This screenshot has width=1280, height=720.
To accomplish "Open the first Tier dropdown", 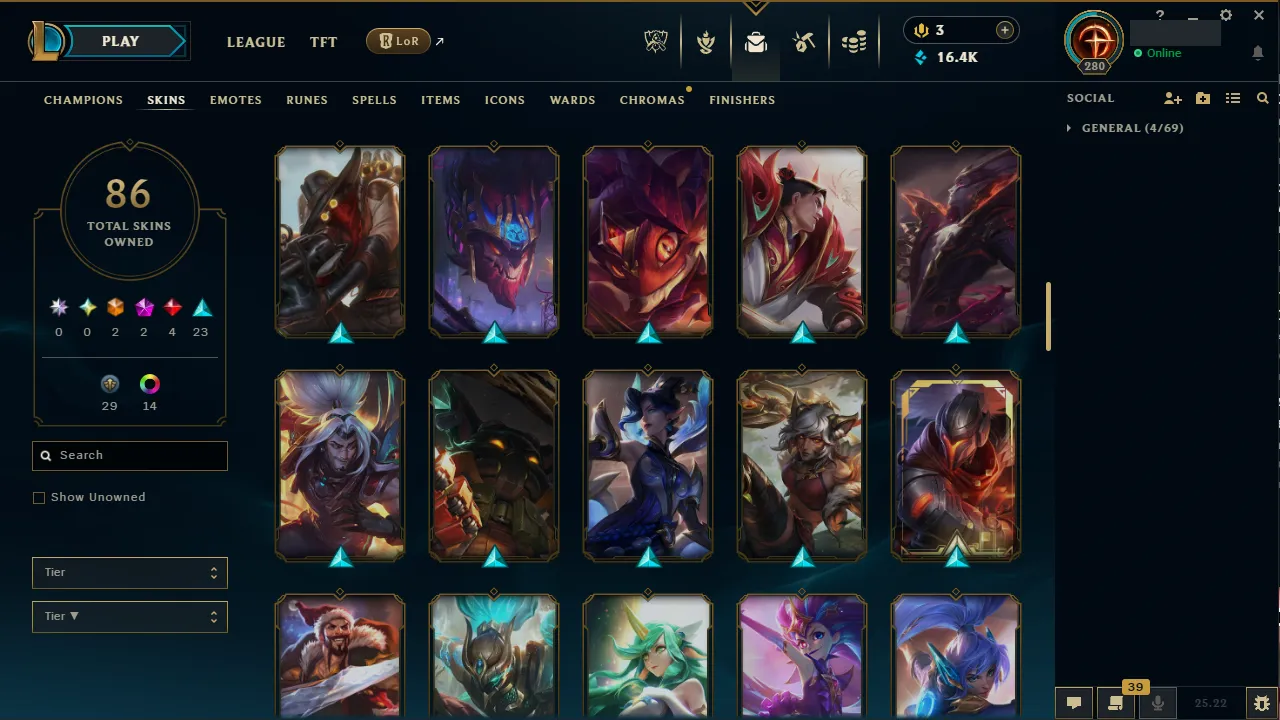I will (129, 572).
